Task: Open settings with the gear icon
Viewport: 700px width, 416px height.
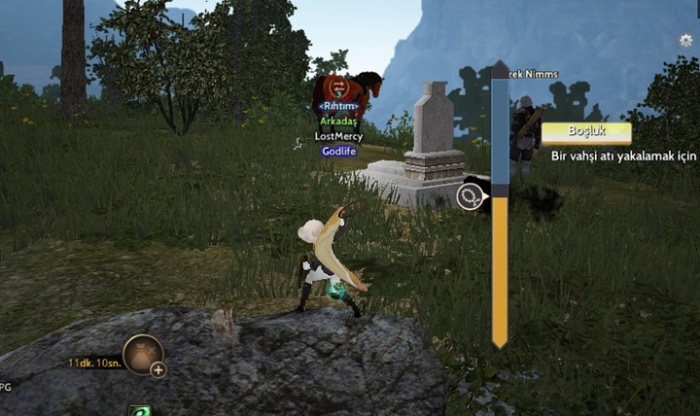Action: pyautogui.click(x=686, y=40)
